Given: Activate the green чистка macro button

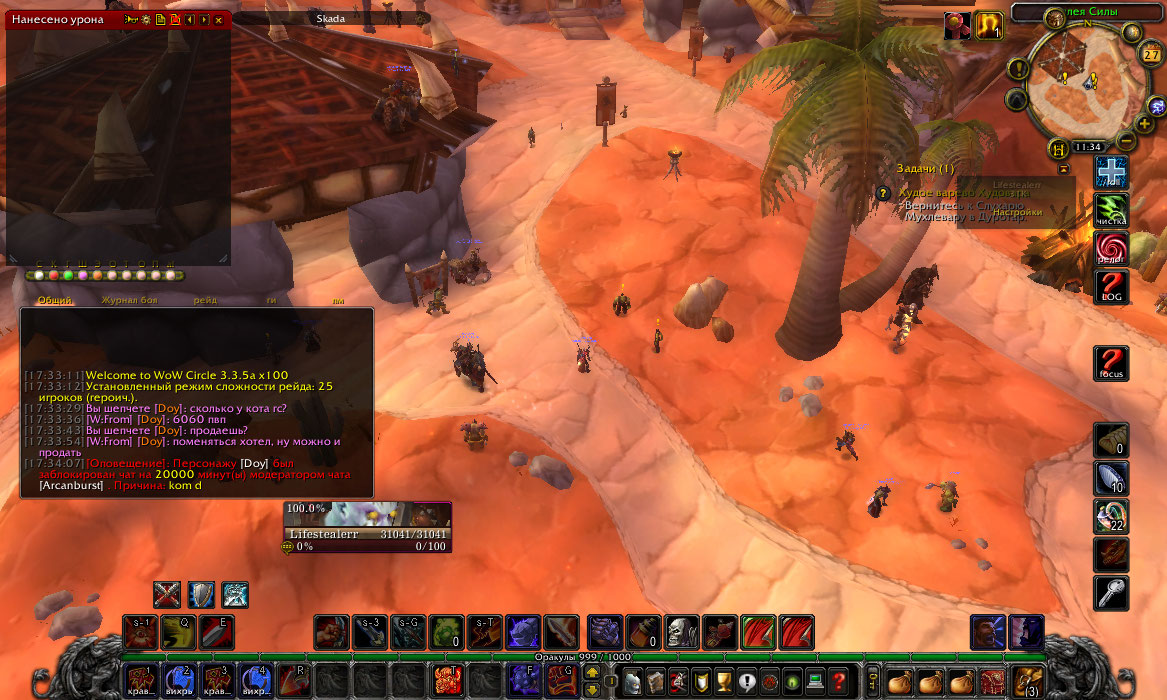Looking at the screenshot, I should (x=1111, y=209).
